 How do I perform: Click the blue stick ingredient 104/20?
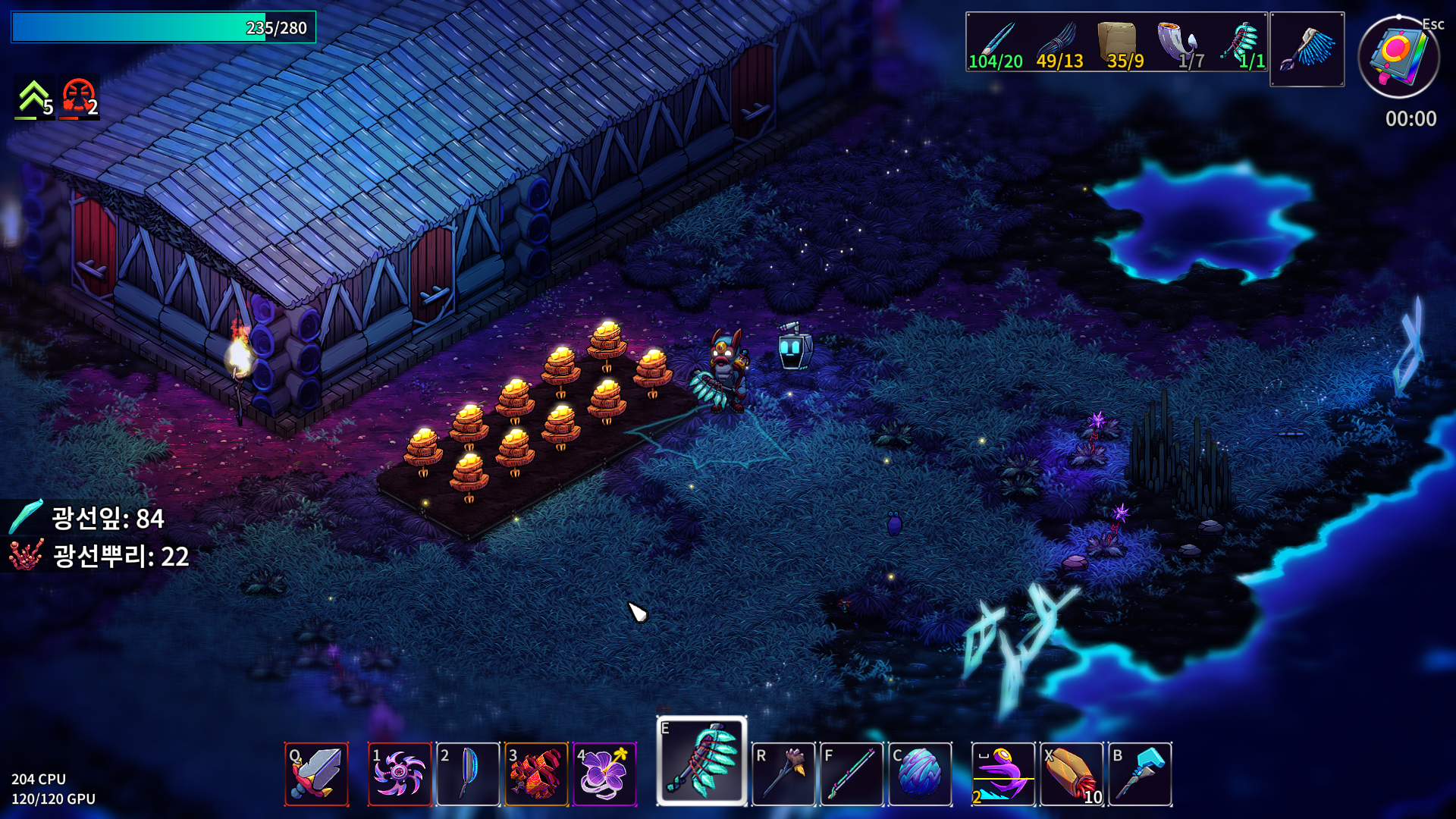click(996, 43)
